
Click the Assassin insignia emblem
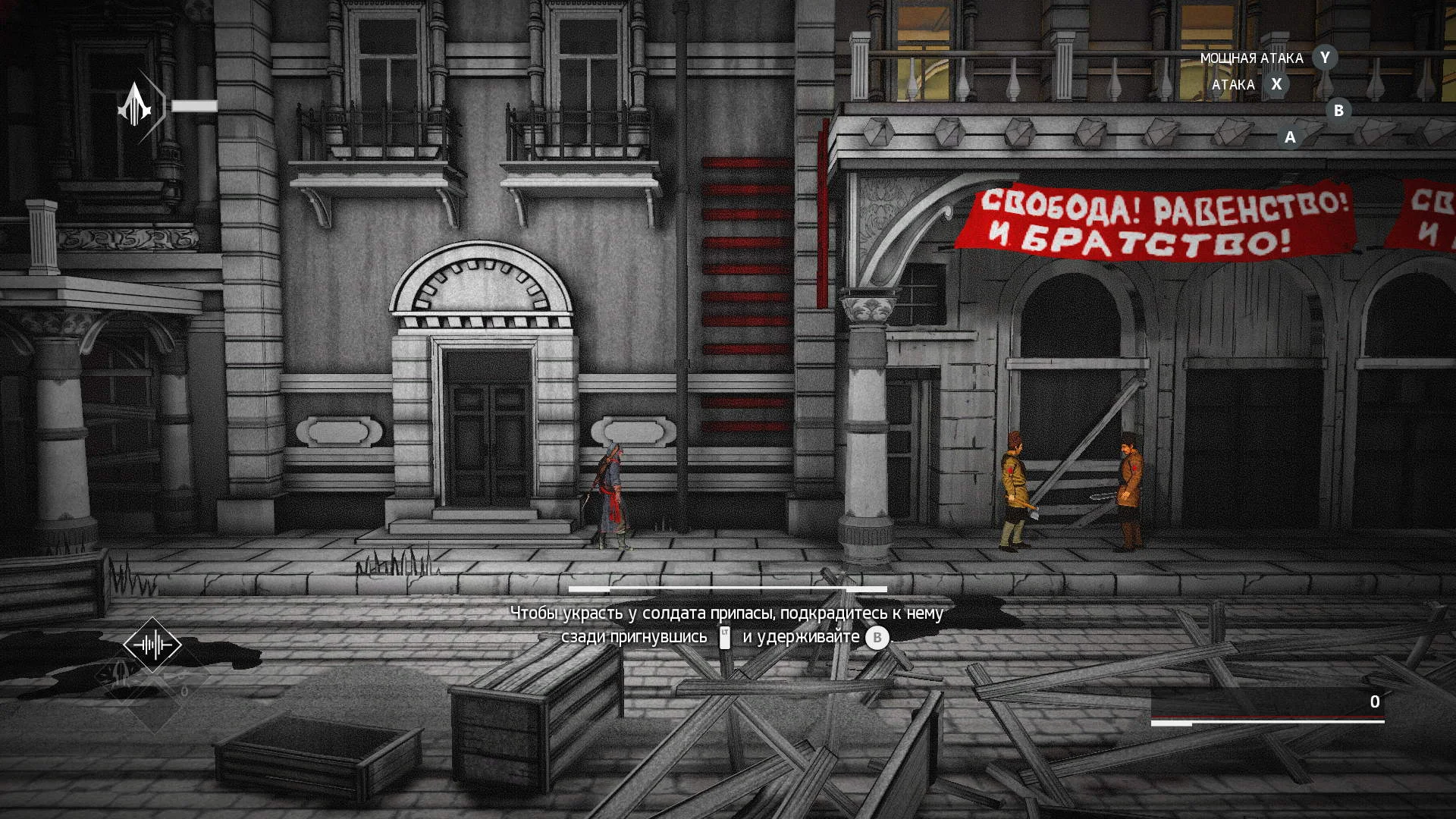pos(136,105)
